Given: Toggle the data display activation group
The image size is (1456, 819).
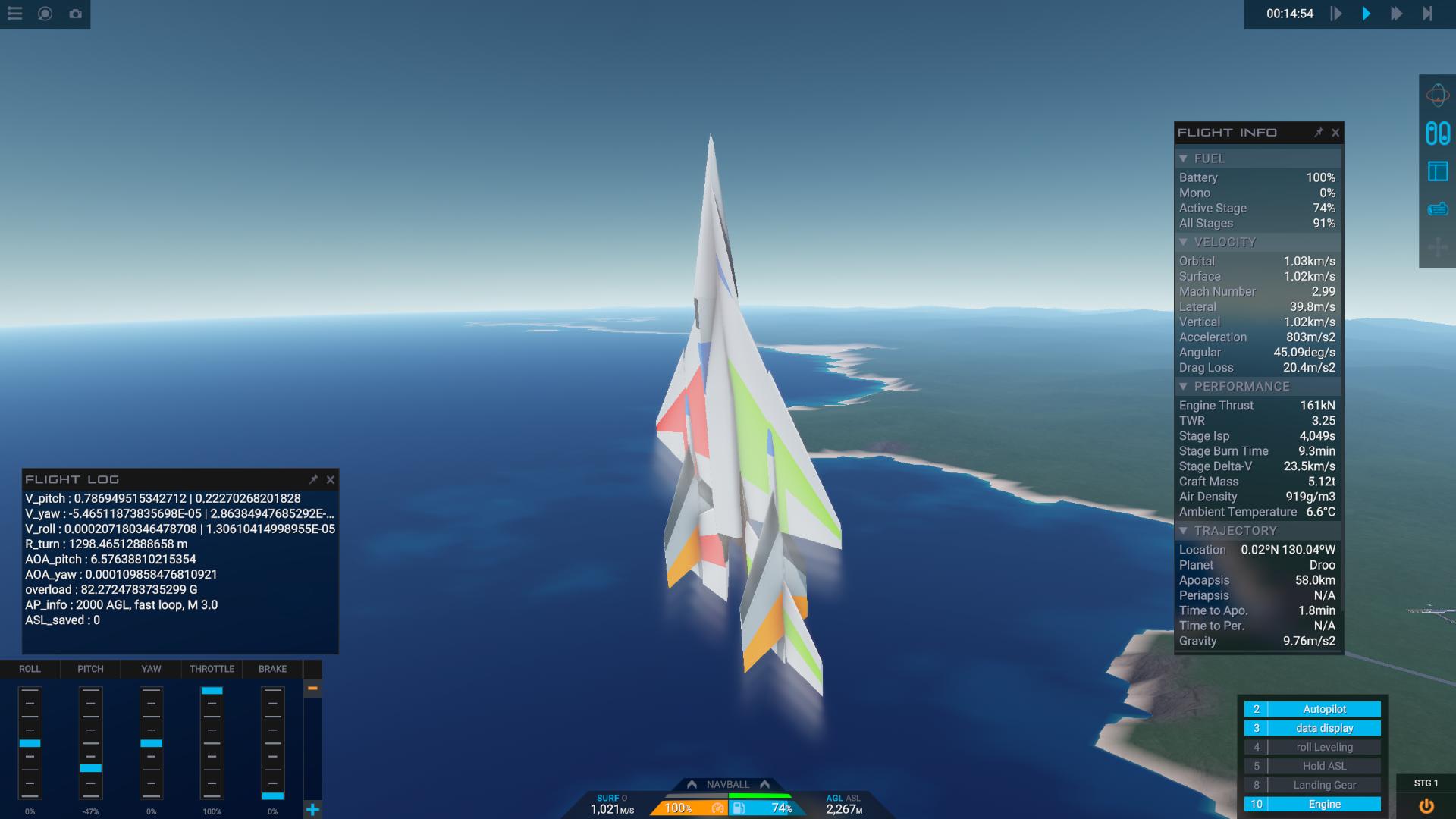Looking at the screenshot, I should (1323, 728).
